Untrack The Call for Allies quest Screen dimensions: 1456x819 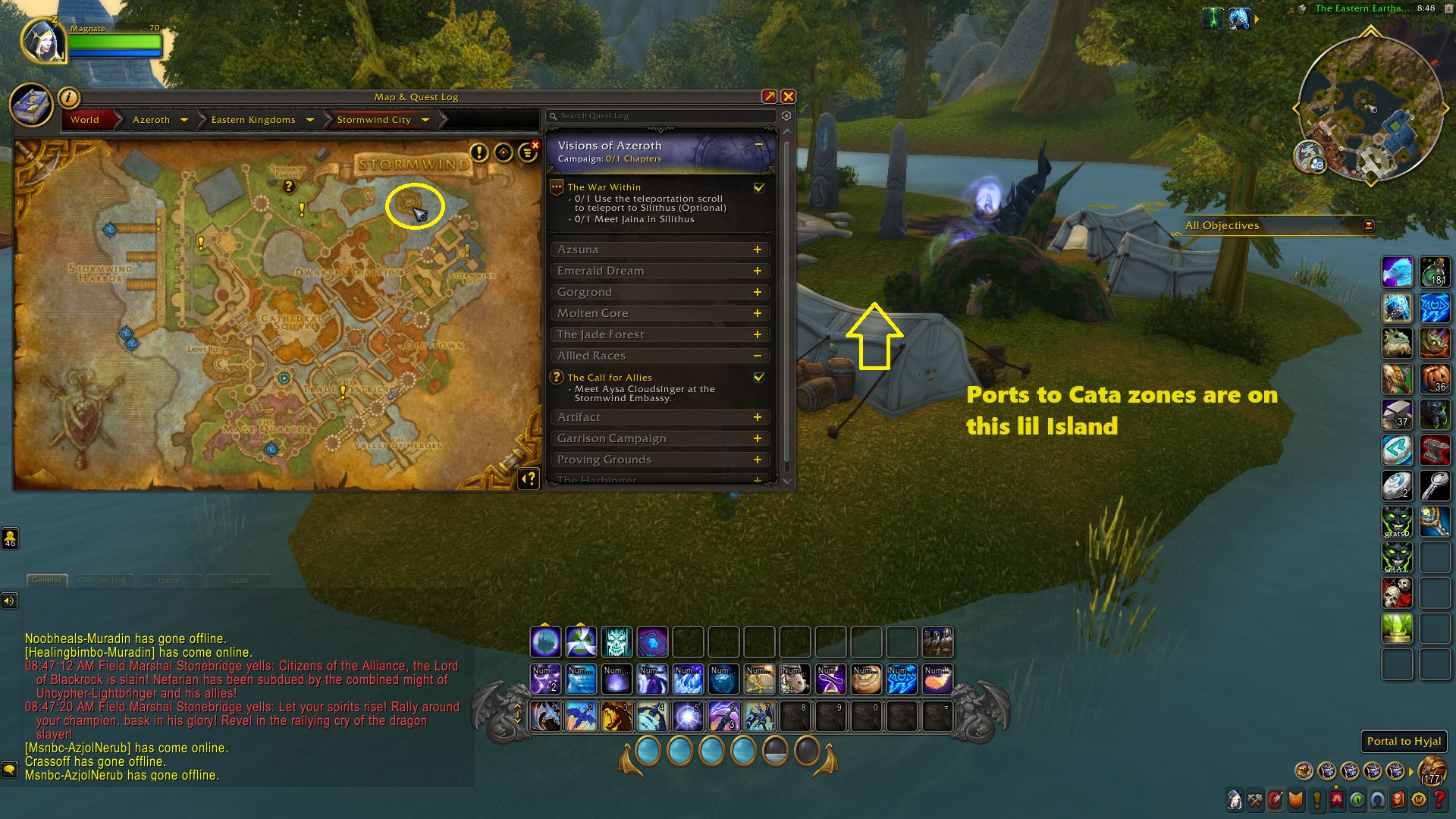click(x=758, y=377)
